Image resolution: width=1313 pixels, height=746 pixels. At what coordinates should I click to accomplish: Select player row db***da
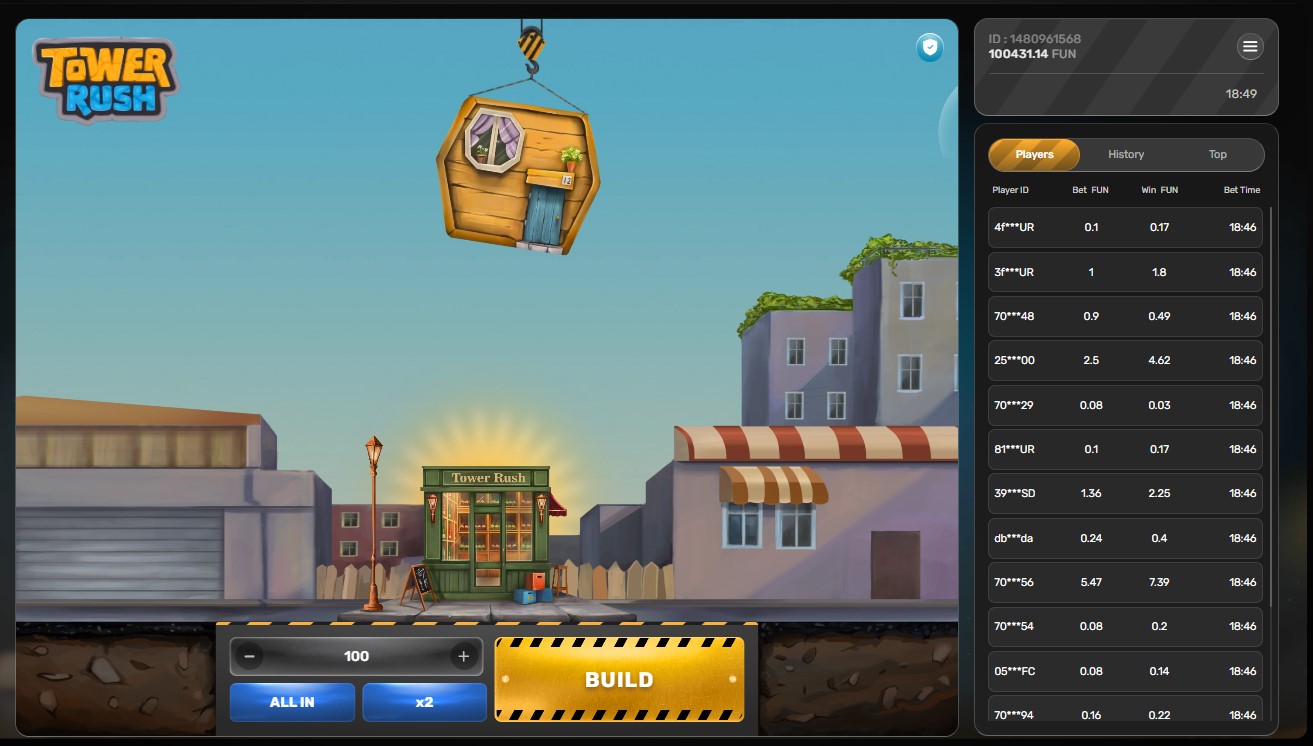tap(1125, 538)
